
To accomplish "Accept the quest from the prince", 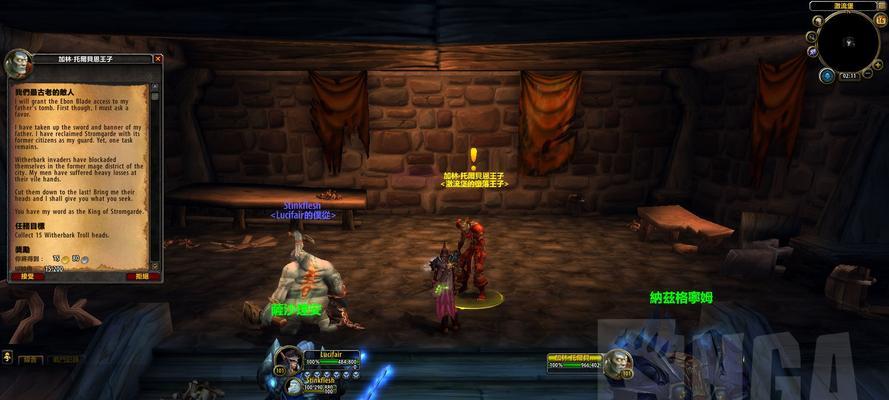I will [28, 275].
